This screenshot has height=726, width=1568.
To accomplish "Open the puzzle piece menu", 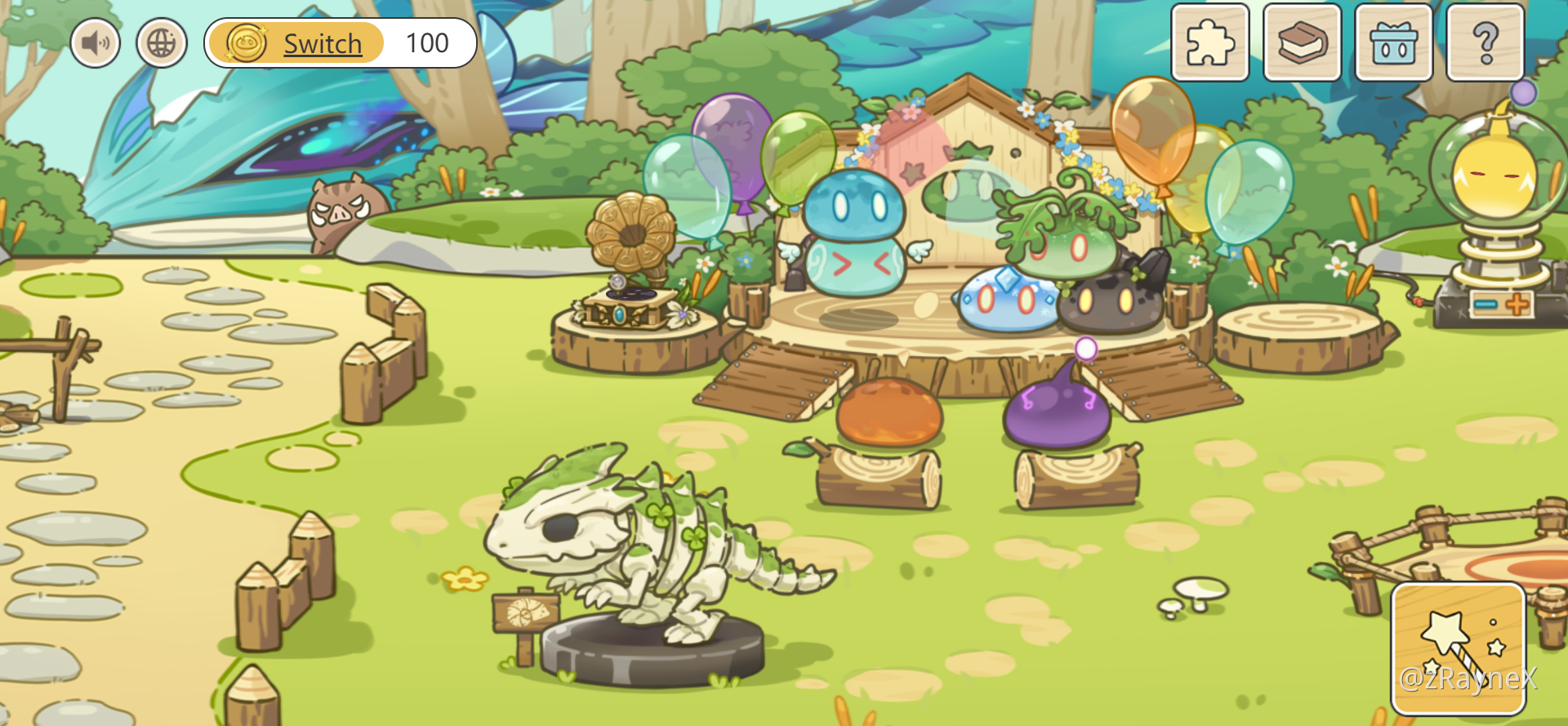I will tap(1209, 42).
